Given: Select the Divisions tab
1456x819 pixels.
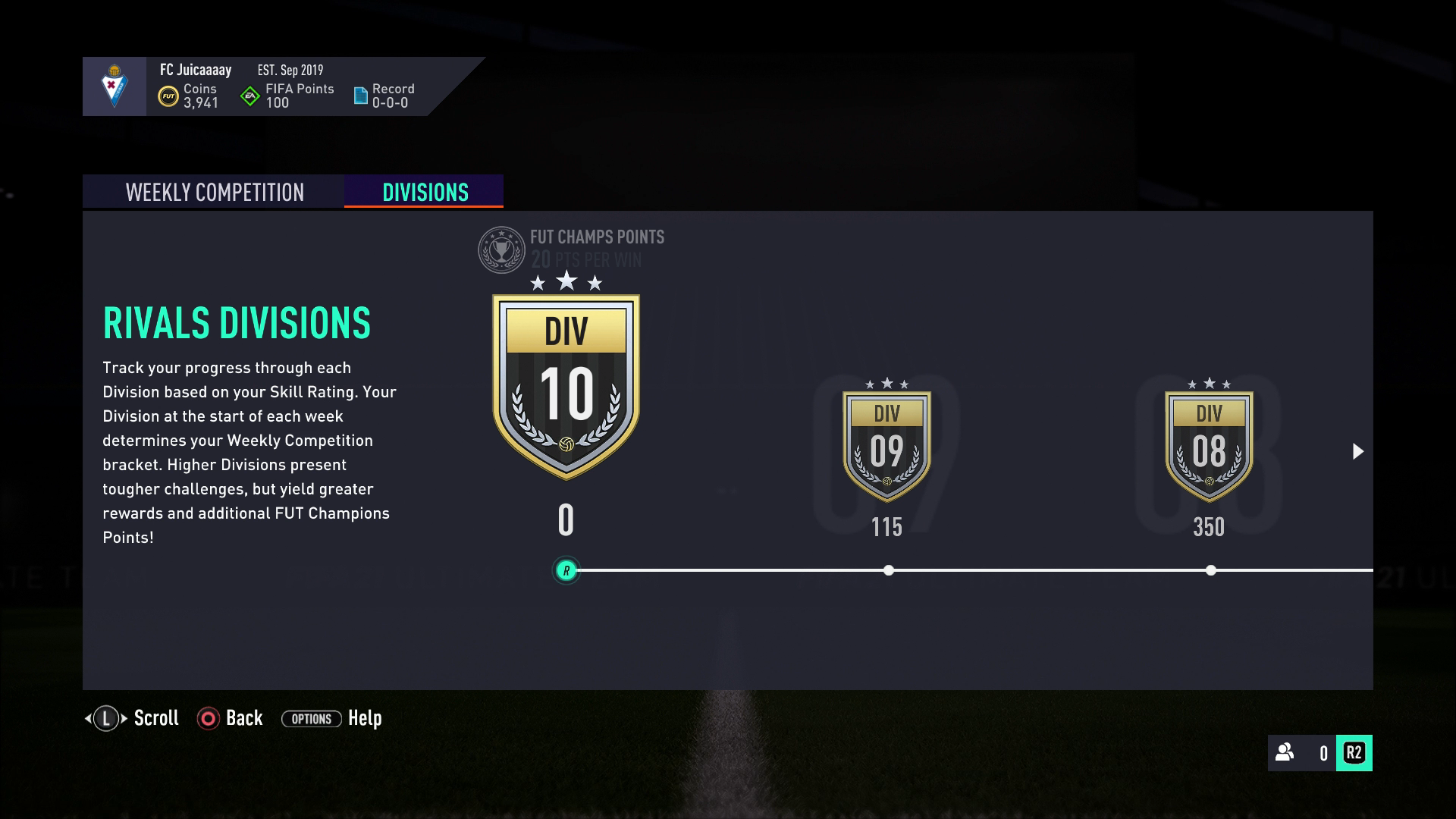Looking at the screenshot, I should 422,192.
